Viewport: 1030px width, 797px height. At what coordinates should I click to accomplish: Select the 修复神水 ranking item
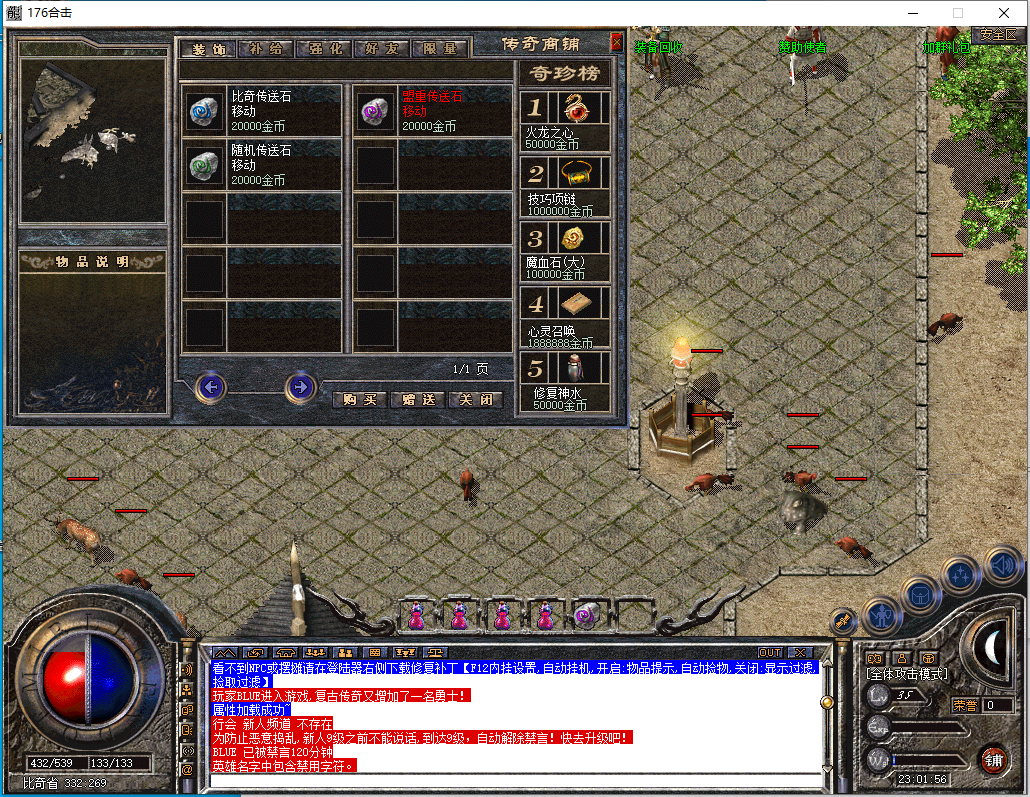point(566,380)
